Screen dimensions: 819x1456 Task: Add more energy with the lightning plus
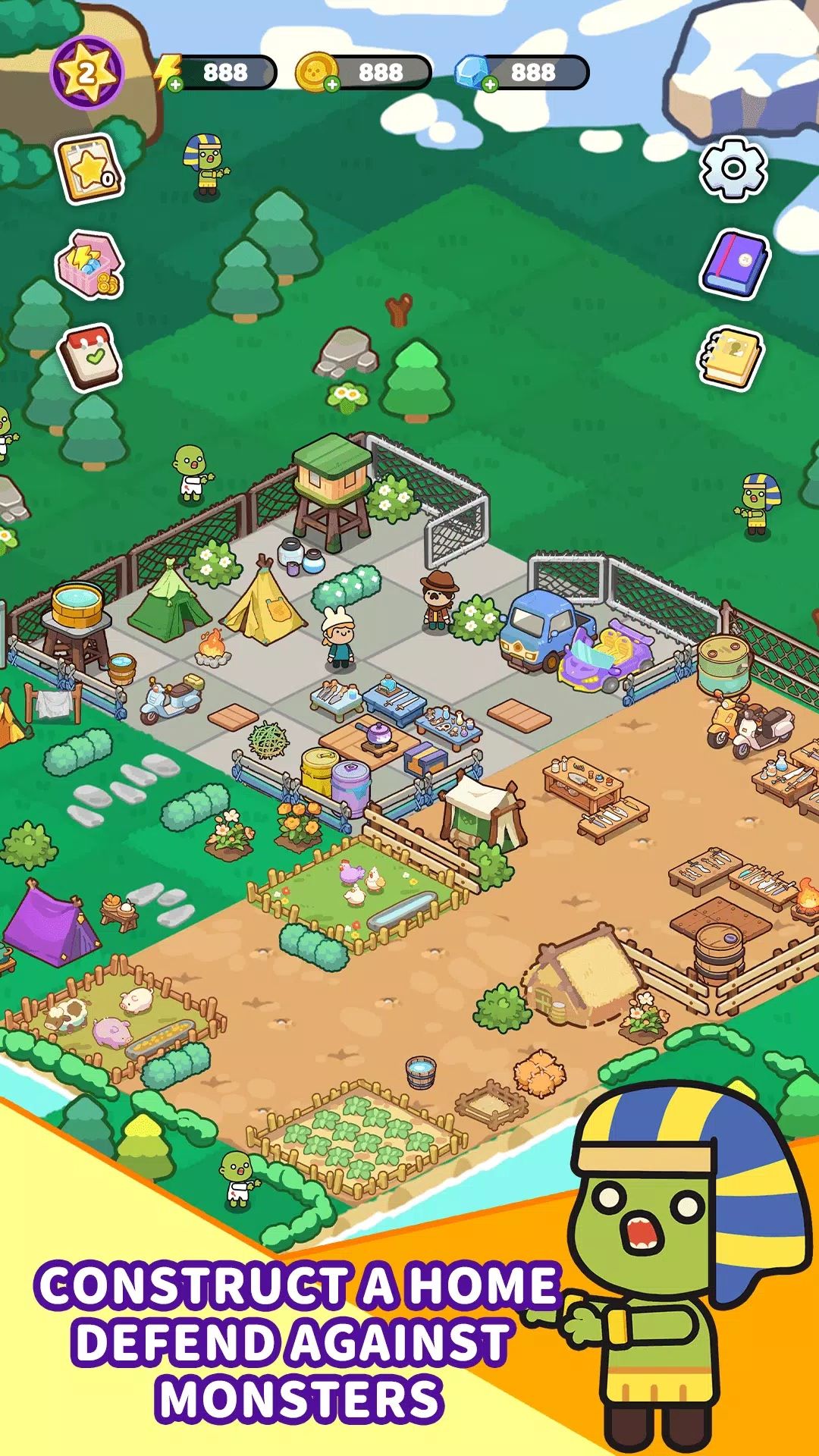(175, 84)
